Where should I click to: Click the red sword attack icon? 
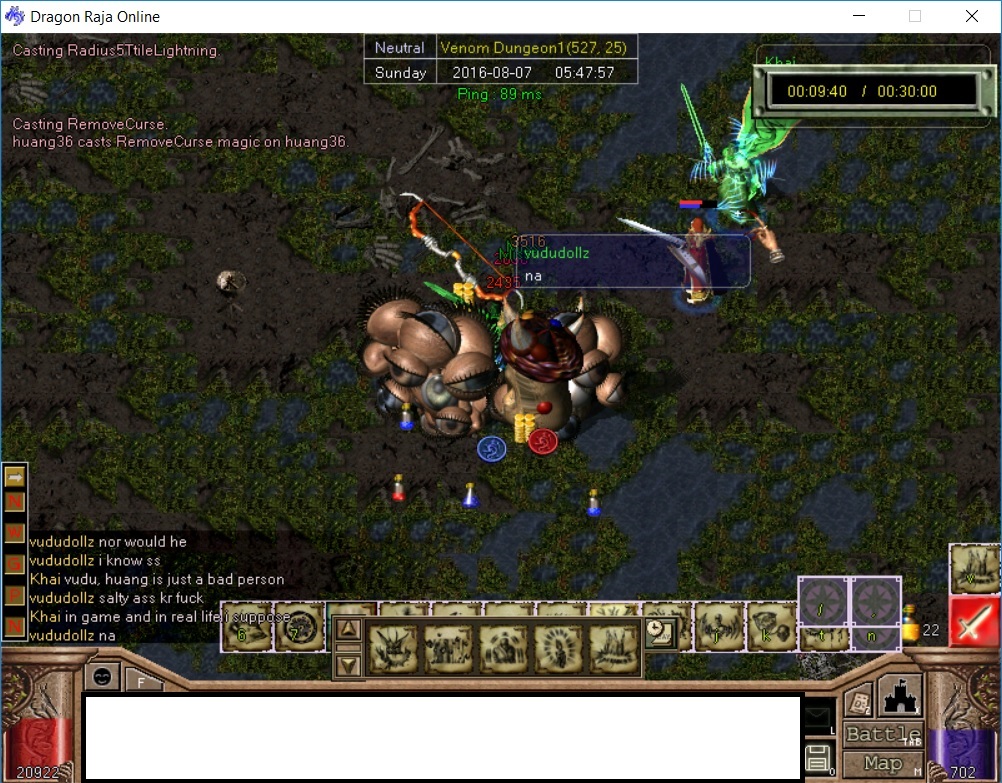(974, 622)
